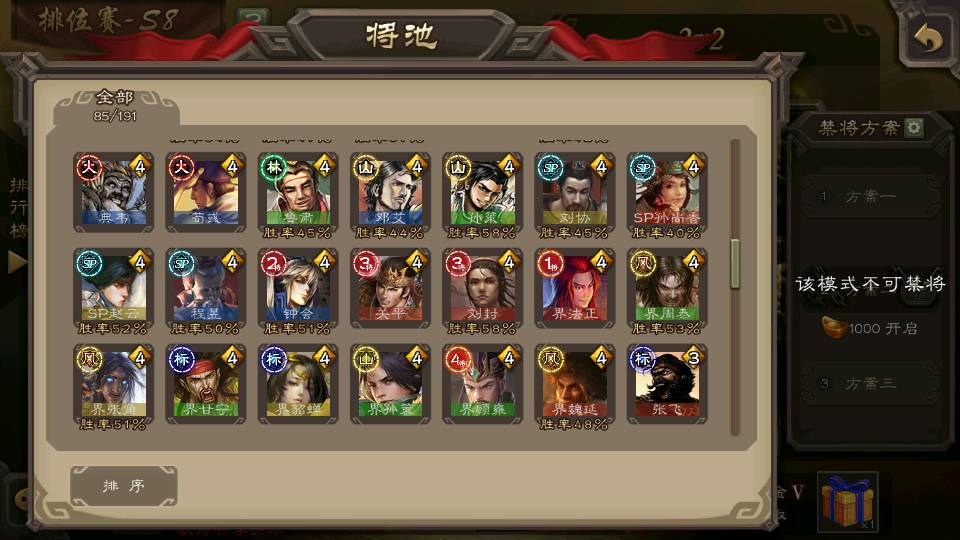Choose the 关平 general card
The width and height of the screenshot is (960, 540).
coord(389,287)
